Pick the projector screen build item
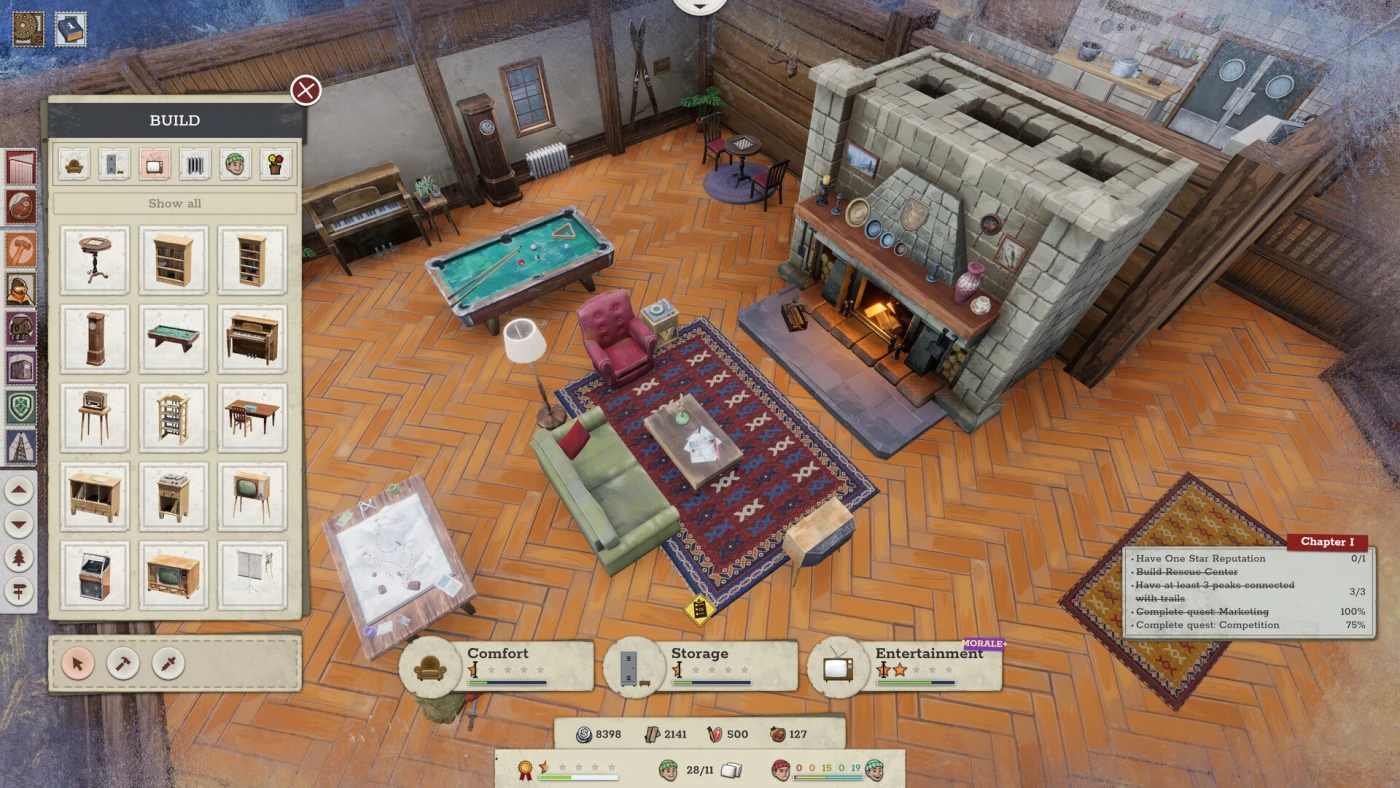Image resolution: width=1400 pixels, height=788 pixels. click(x=252, y=576)
